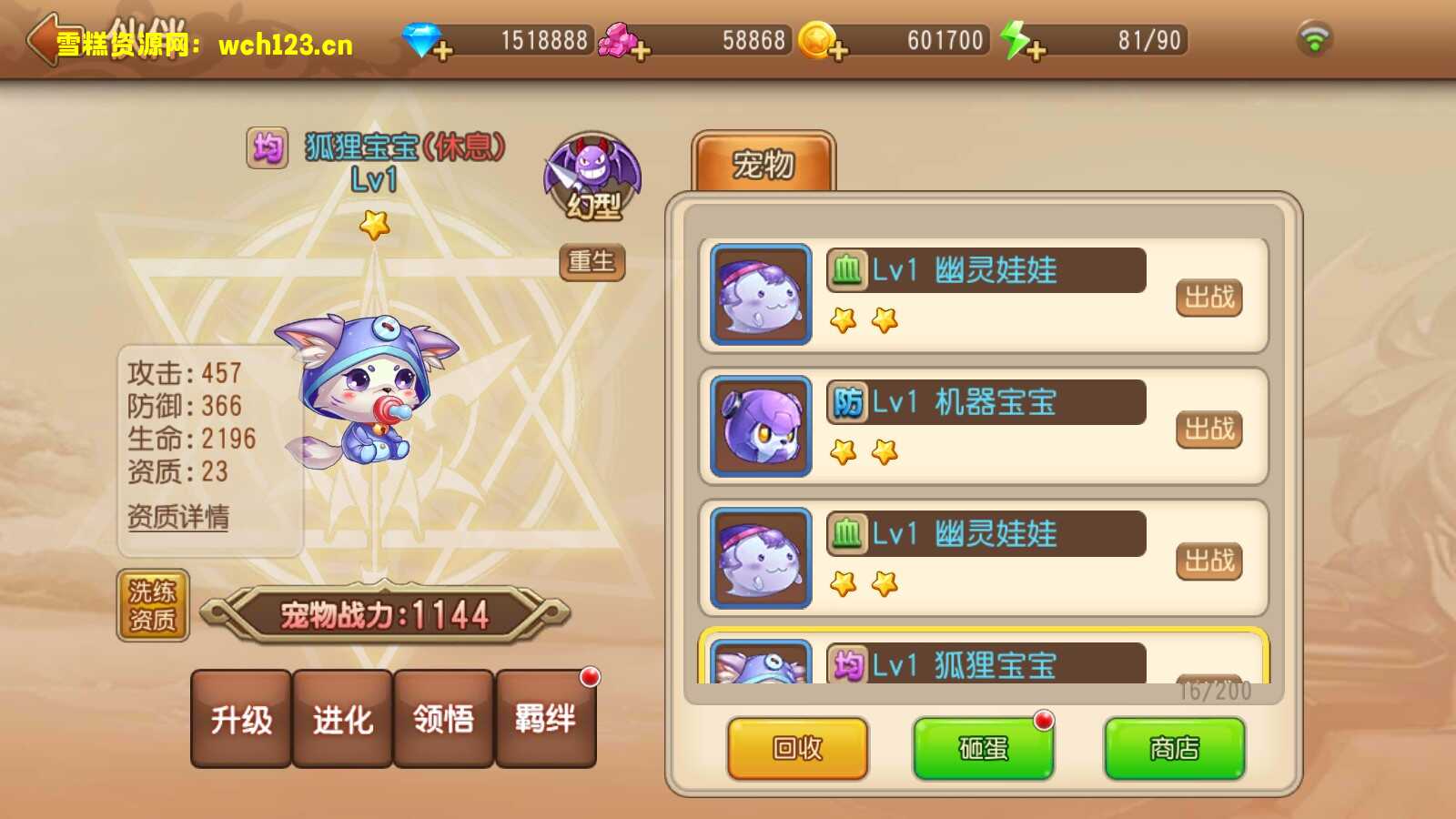This screenshot has width=1456, height=819.
Task: Add more blue diamonds
Action: pos(442,50)
